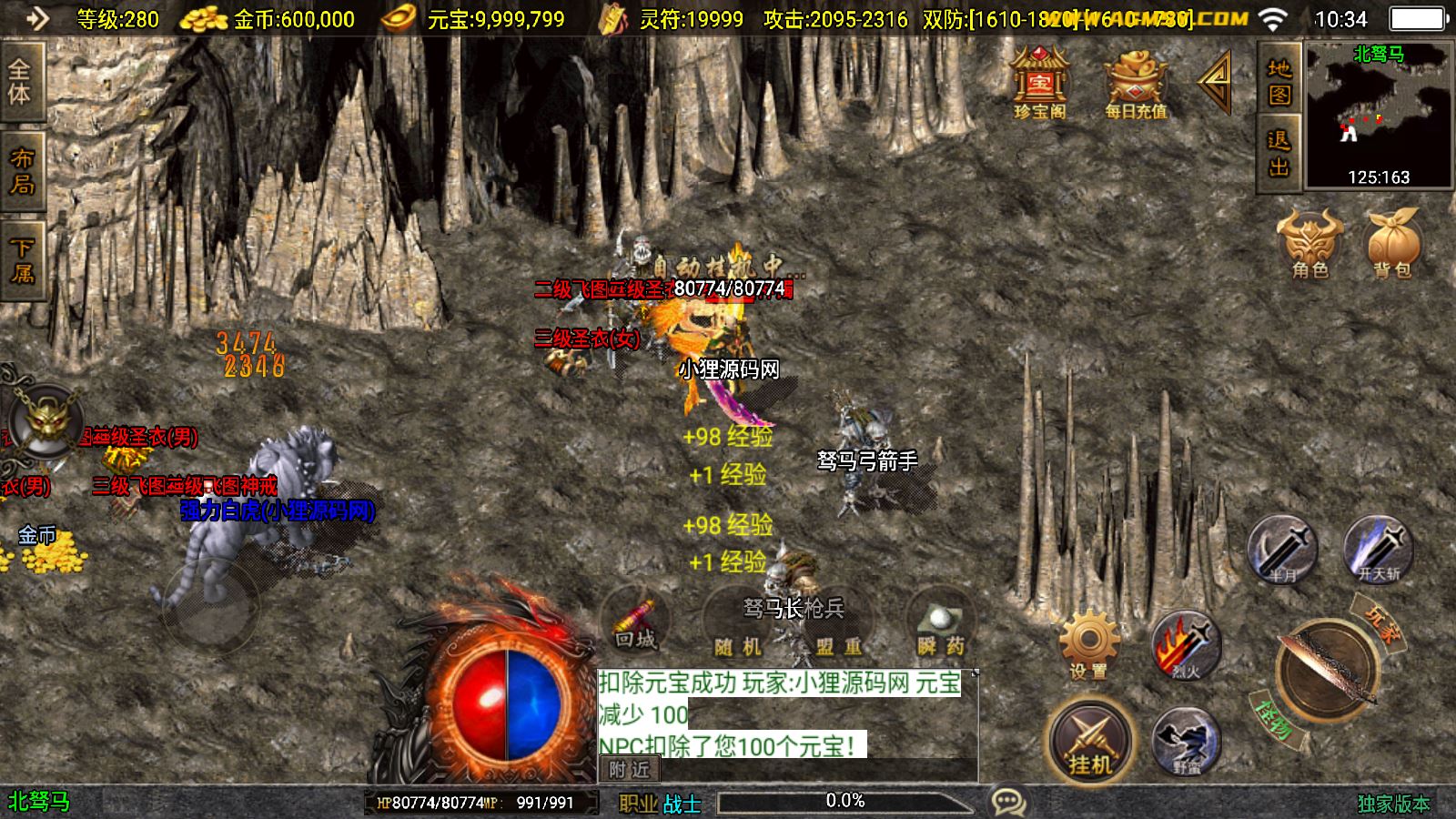Activate the 开天斩 skill
This screenshot has height=819, width=1456.
click(1379, 549)
